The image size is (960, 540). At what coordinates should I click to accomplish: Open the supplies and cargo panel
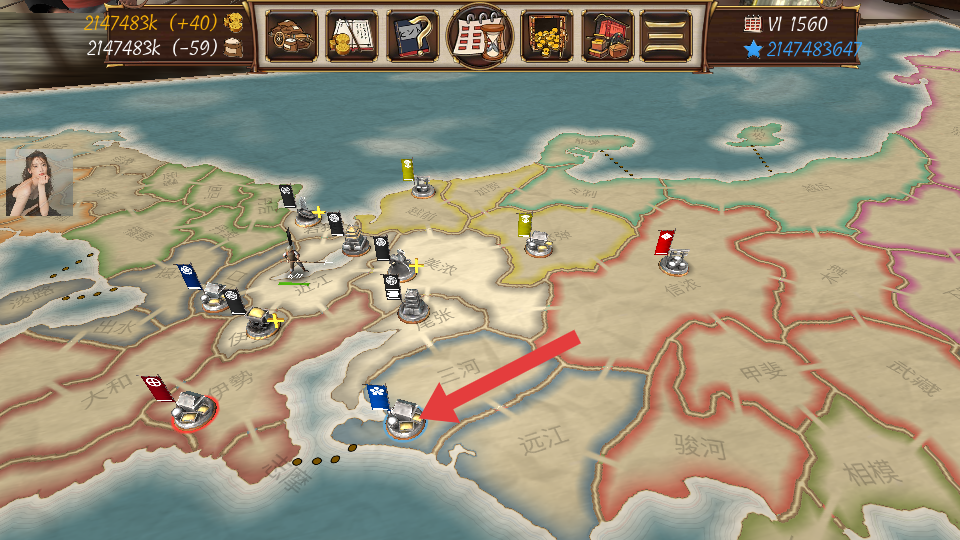(292, 36)
